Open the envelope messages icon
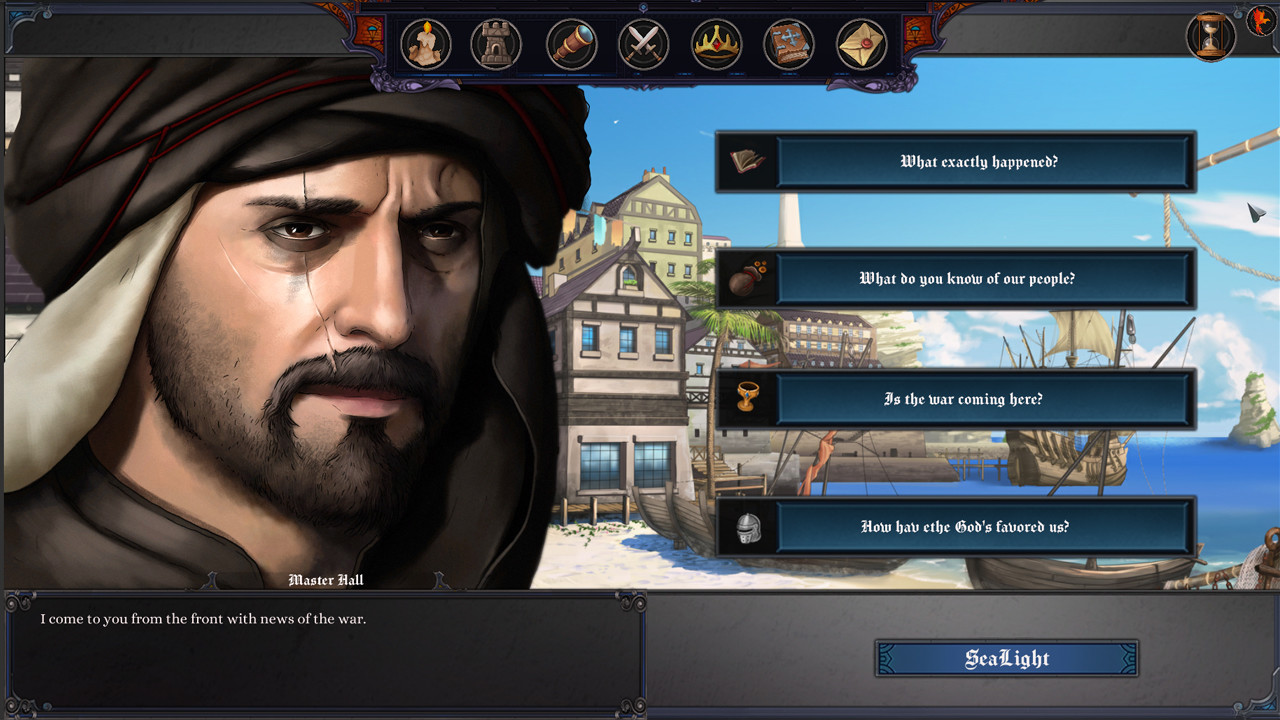This screenshot has width=1280, height=720. click(860, 44)
